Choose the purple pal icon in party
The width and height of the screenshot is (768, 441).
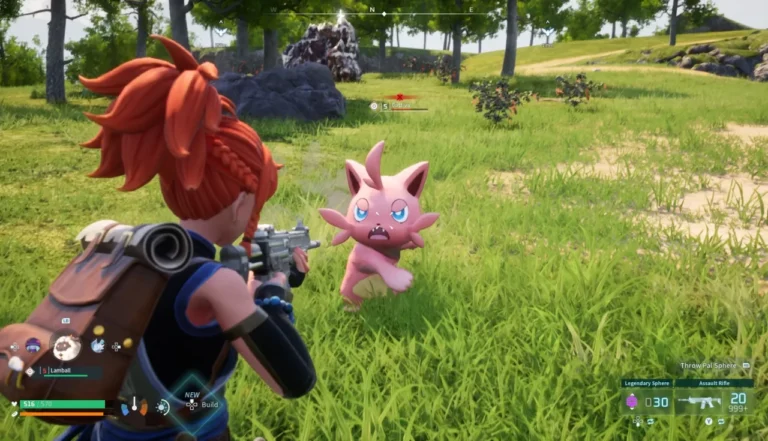tap(33, 346)
